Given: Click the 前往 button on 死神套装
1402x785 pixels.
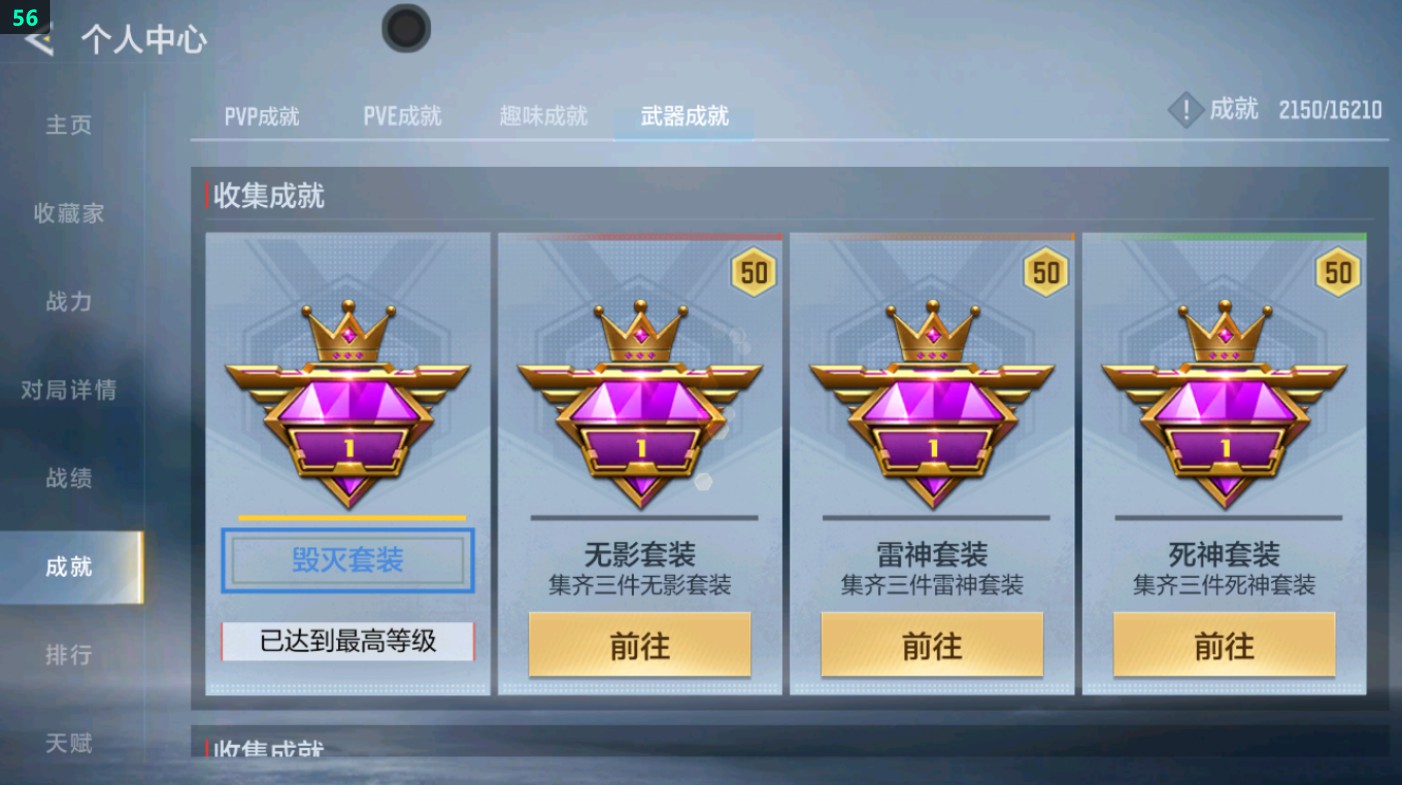Looking at the screenshot, I should pos(1222,646).
